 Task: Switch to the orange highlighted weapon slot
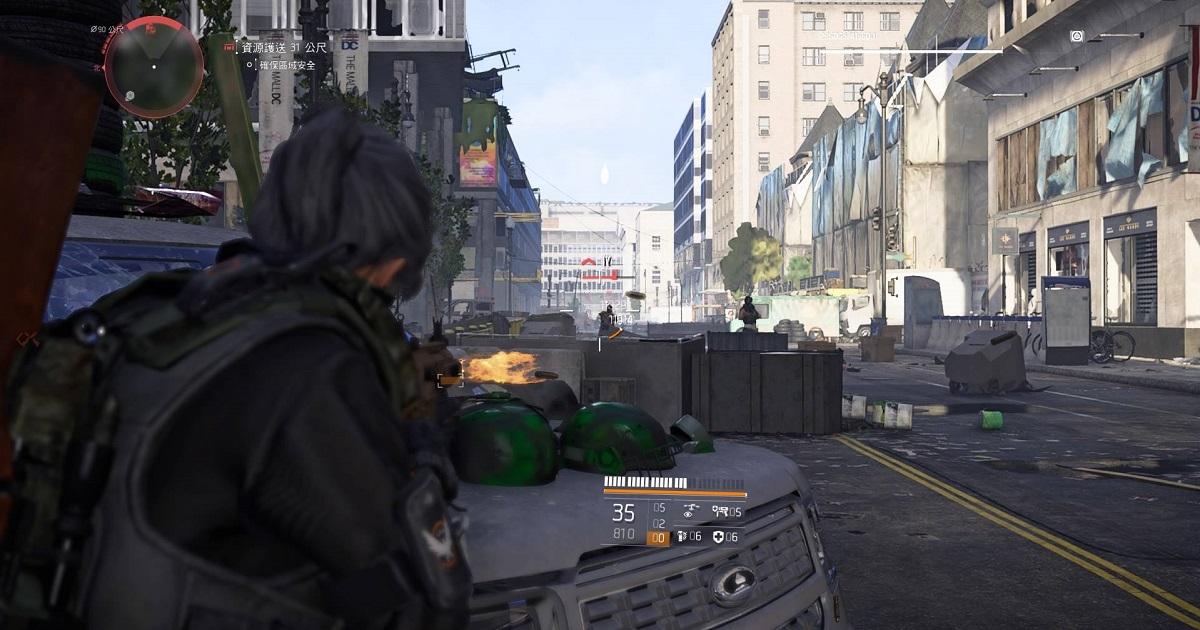658,538
